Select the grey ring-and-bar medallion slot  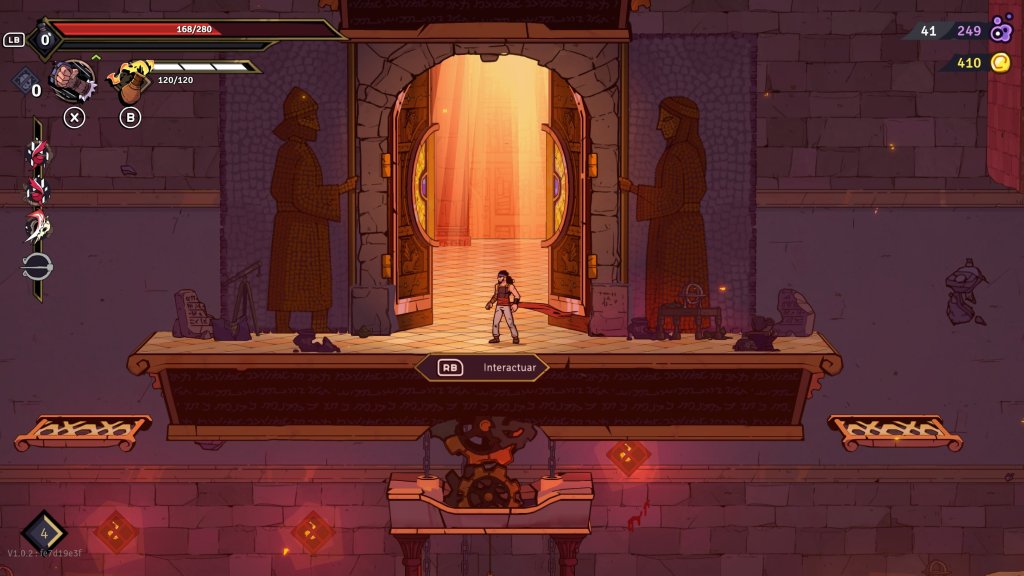pyautogui.click(x=38, y=267)
